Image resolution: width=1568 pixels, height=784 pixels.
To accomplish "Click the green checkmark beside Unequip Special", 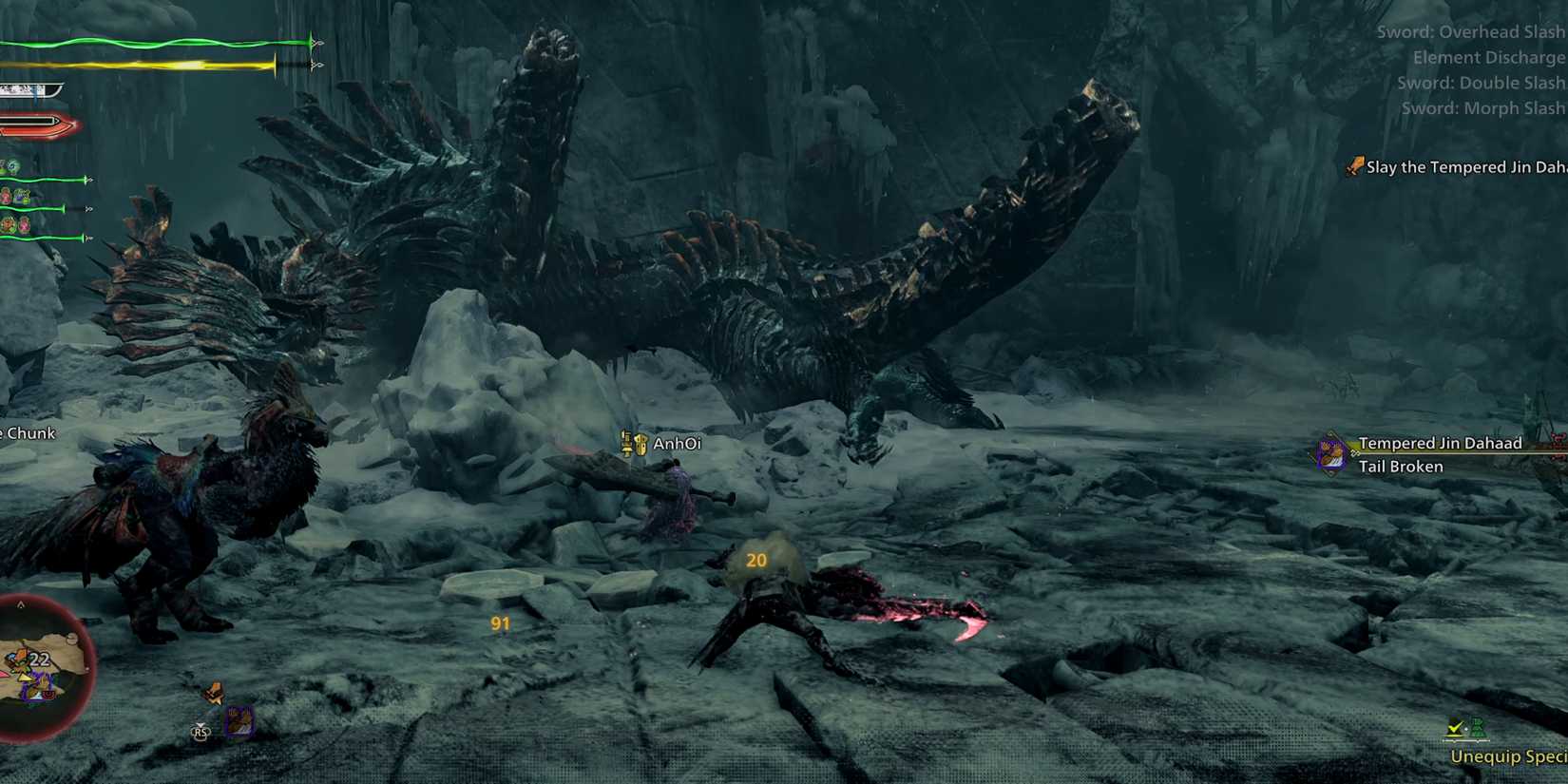I will coord(1454,729).
